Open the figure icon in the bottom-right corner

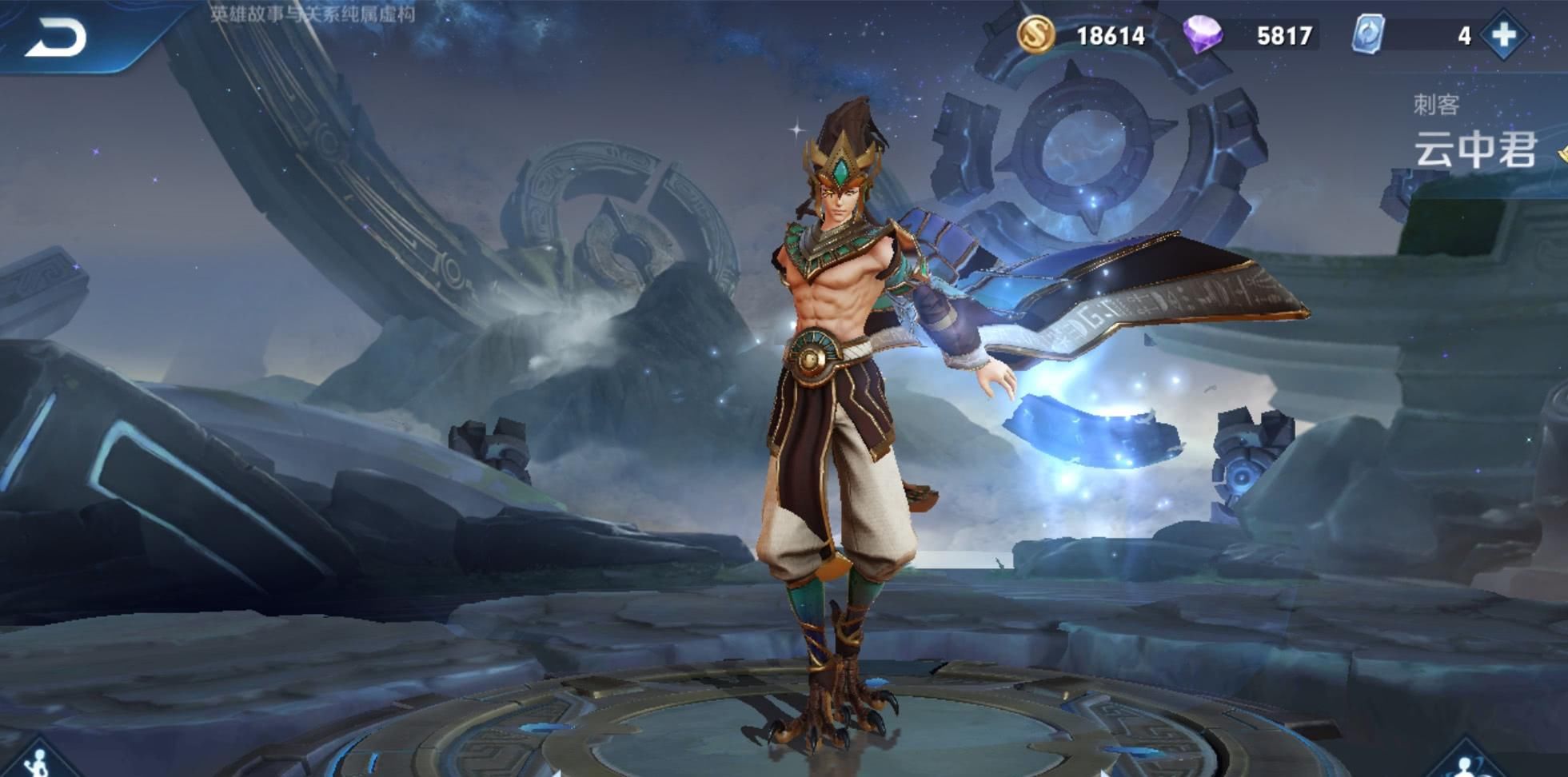(1467, 765)
